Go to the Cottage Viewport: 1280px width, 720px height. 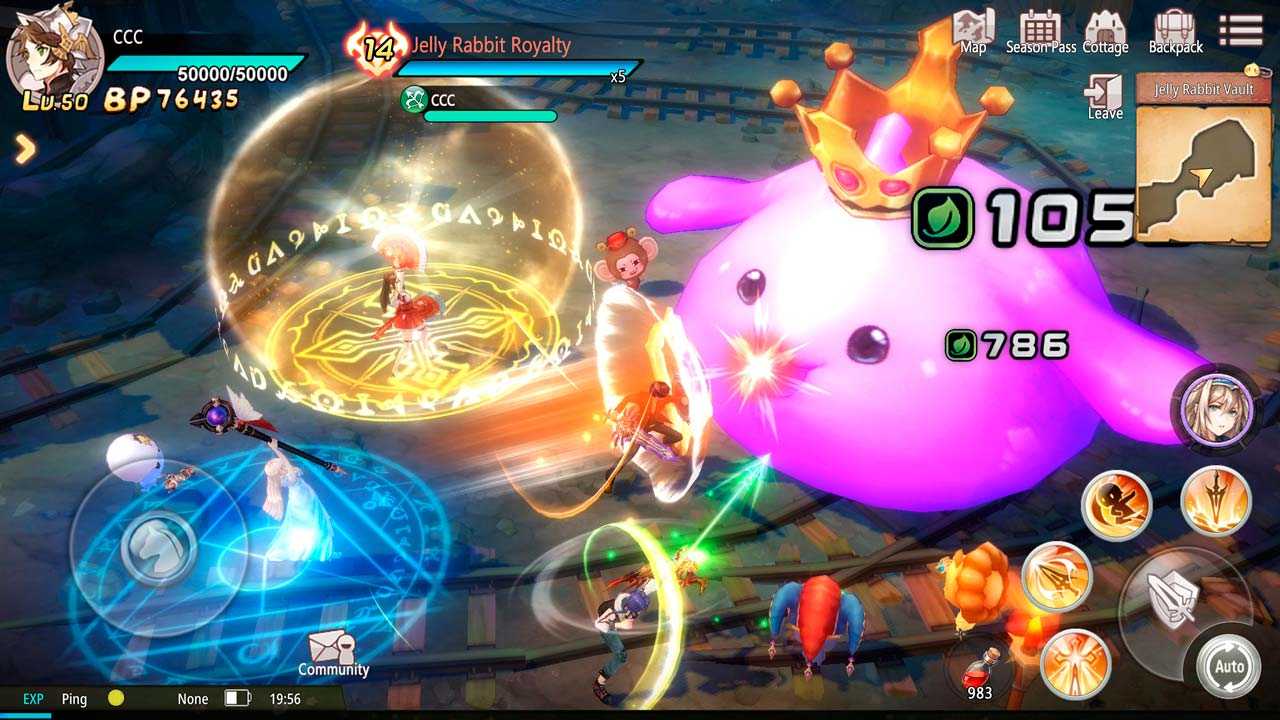(x=1105, y=31)
